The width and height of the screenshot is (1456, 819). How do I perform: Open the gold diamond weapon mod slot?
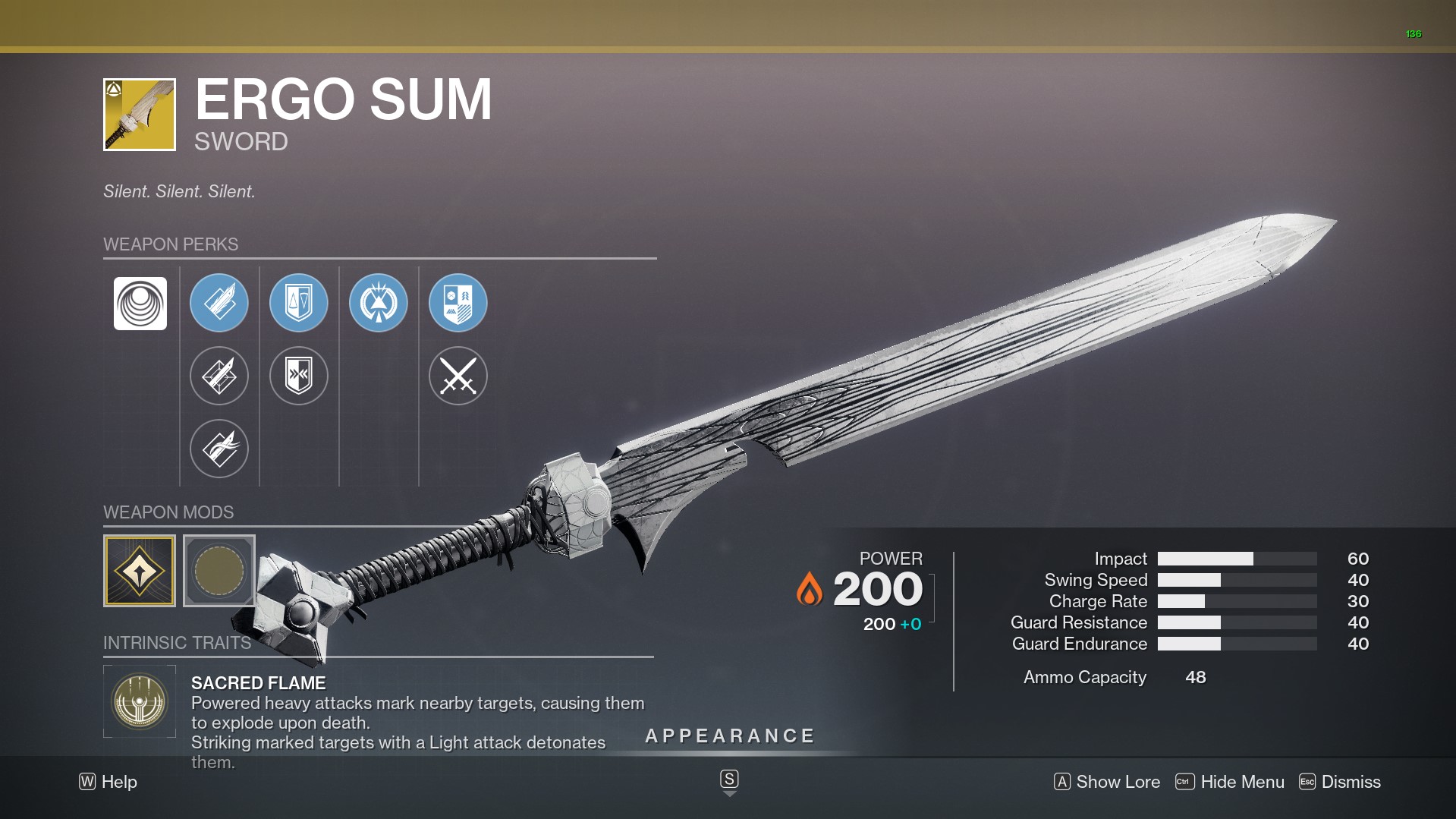[140, 571]
